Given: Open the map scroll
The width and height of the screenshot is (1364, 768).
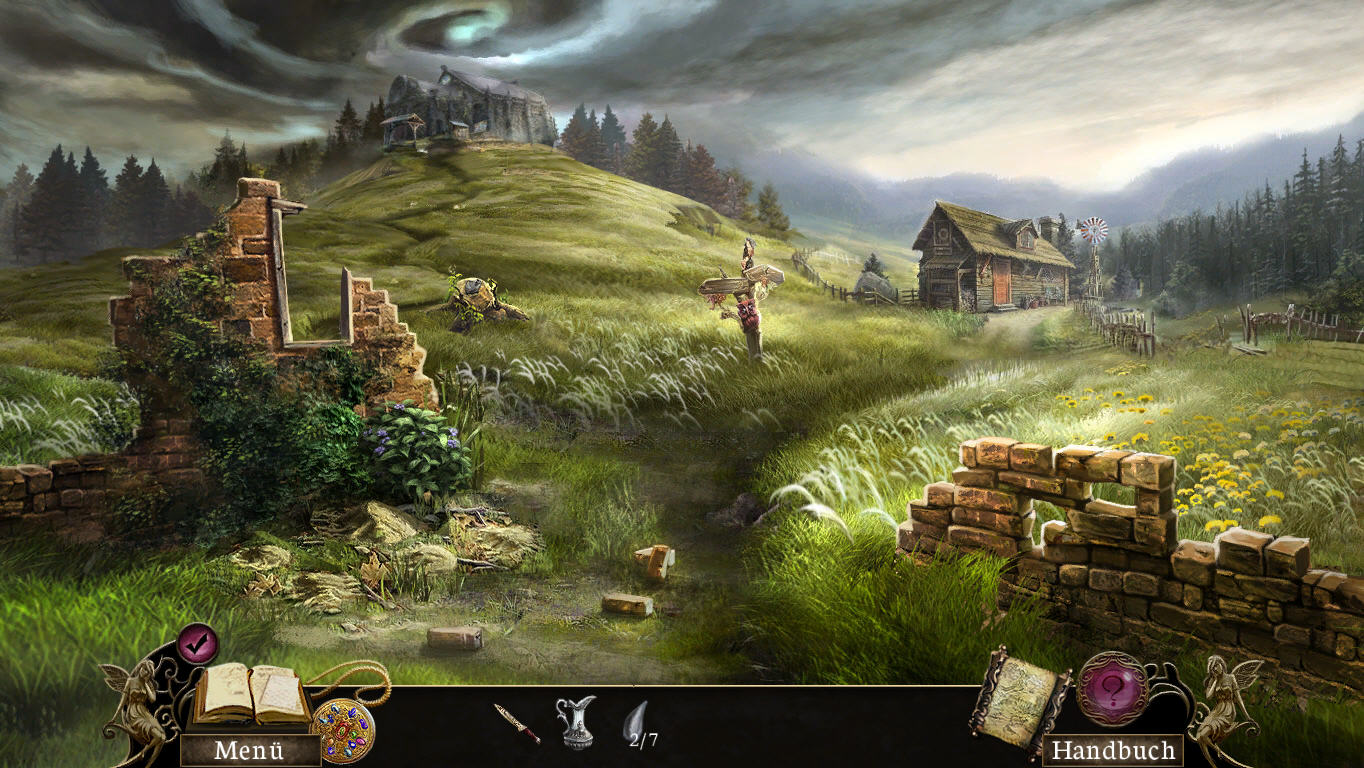Looking at the screenshot, I should click(x=1019, y=699).
